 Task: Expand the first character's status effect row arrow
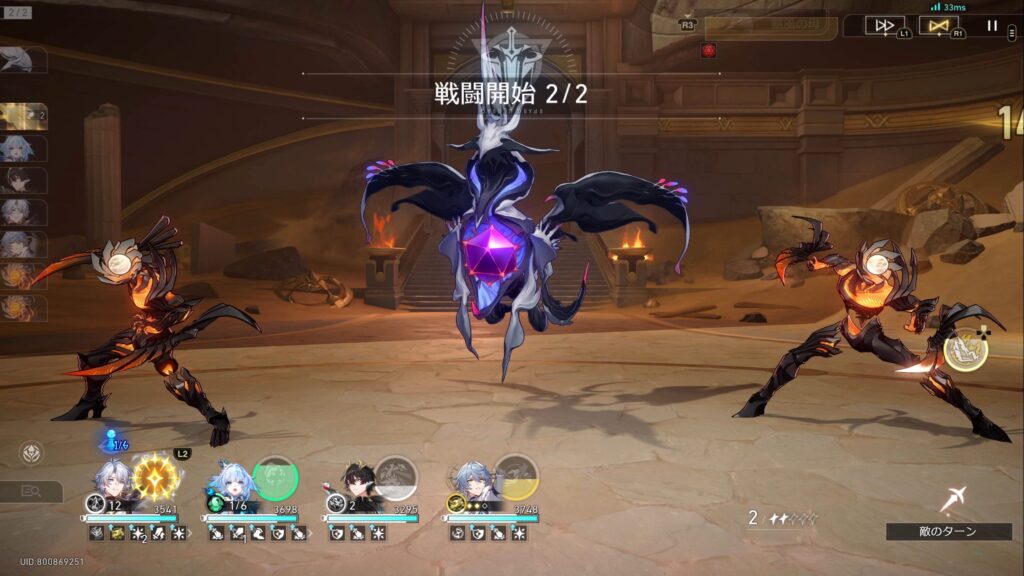(x=191, y=534)
